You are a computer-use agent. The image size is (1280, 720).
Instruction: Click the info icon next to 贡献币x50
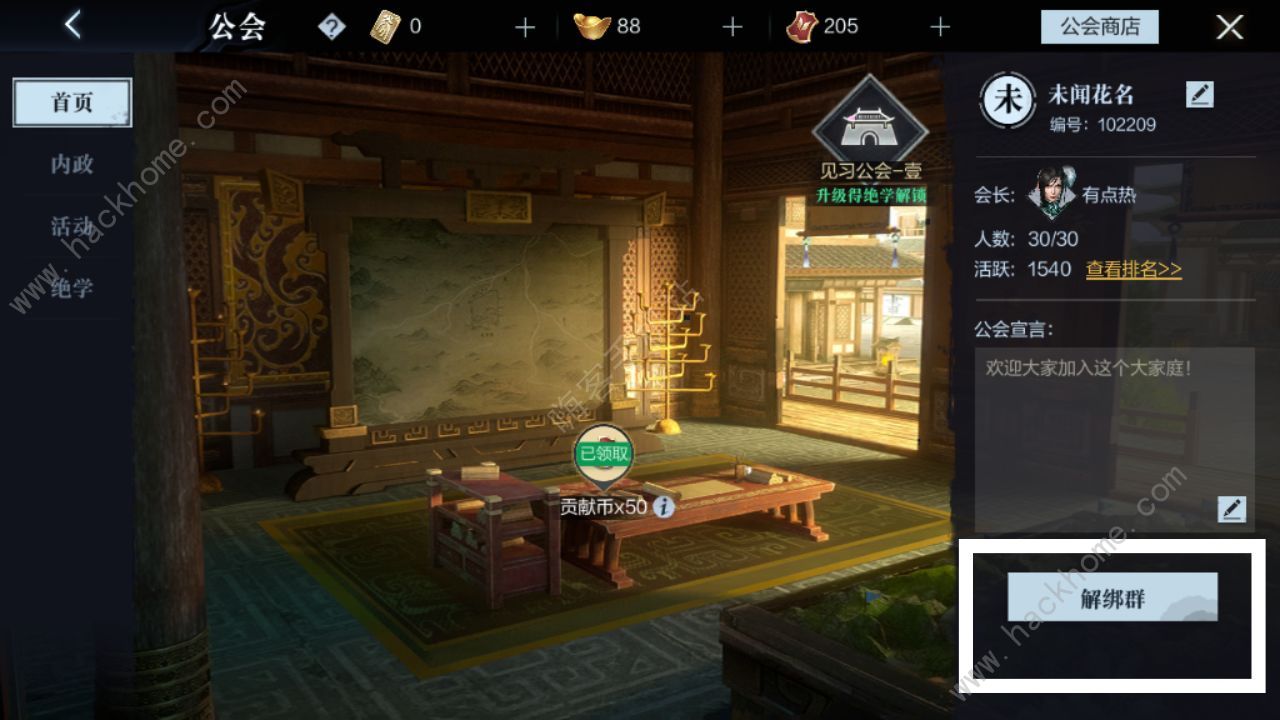pyautogui.click(x=664, y=507)
